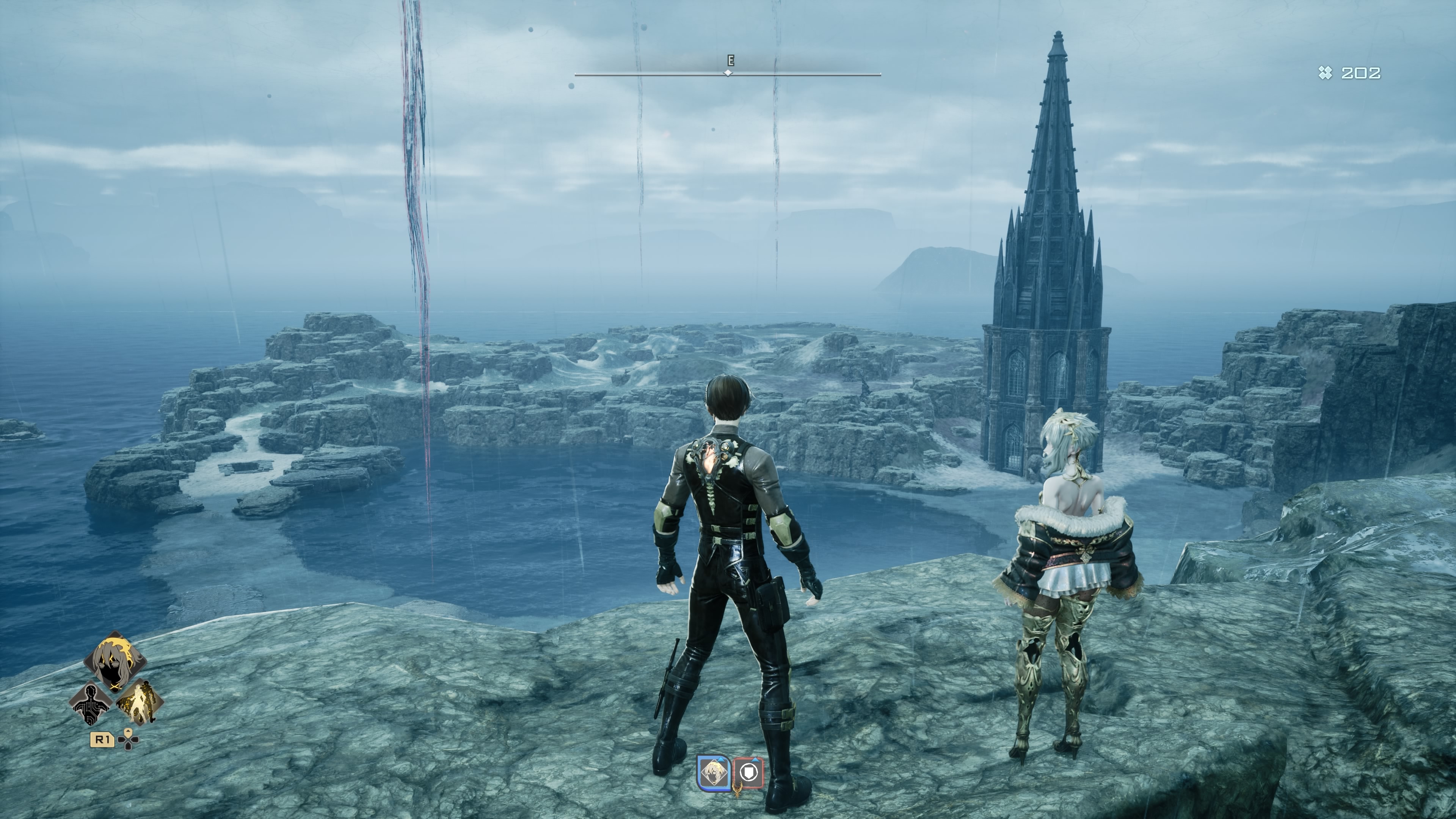Select the red-framed shield buff icon
Image resolution: width=1456 pixels, height=819 pixels.
[748, 773]
